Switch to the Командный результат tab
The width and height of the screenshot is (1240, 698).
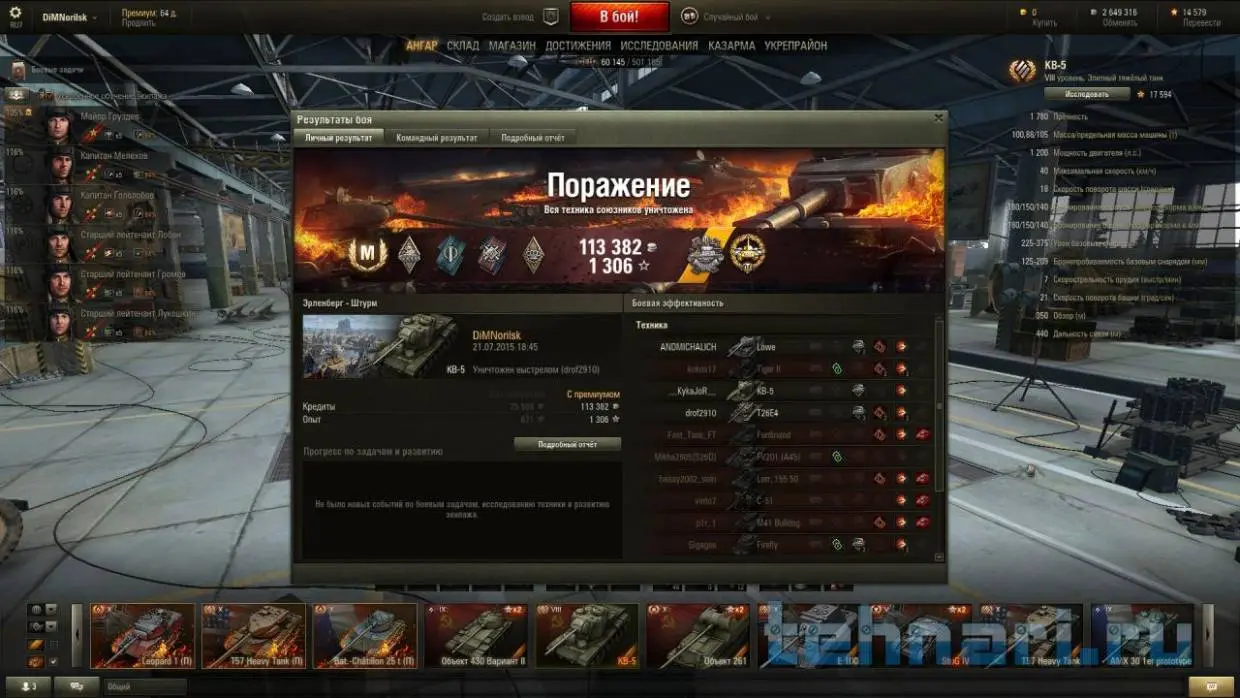pyautogui.click(x=436, y=138)
